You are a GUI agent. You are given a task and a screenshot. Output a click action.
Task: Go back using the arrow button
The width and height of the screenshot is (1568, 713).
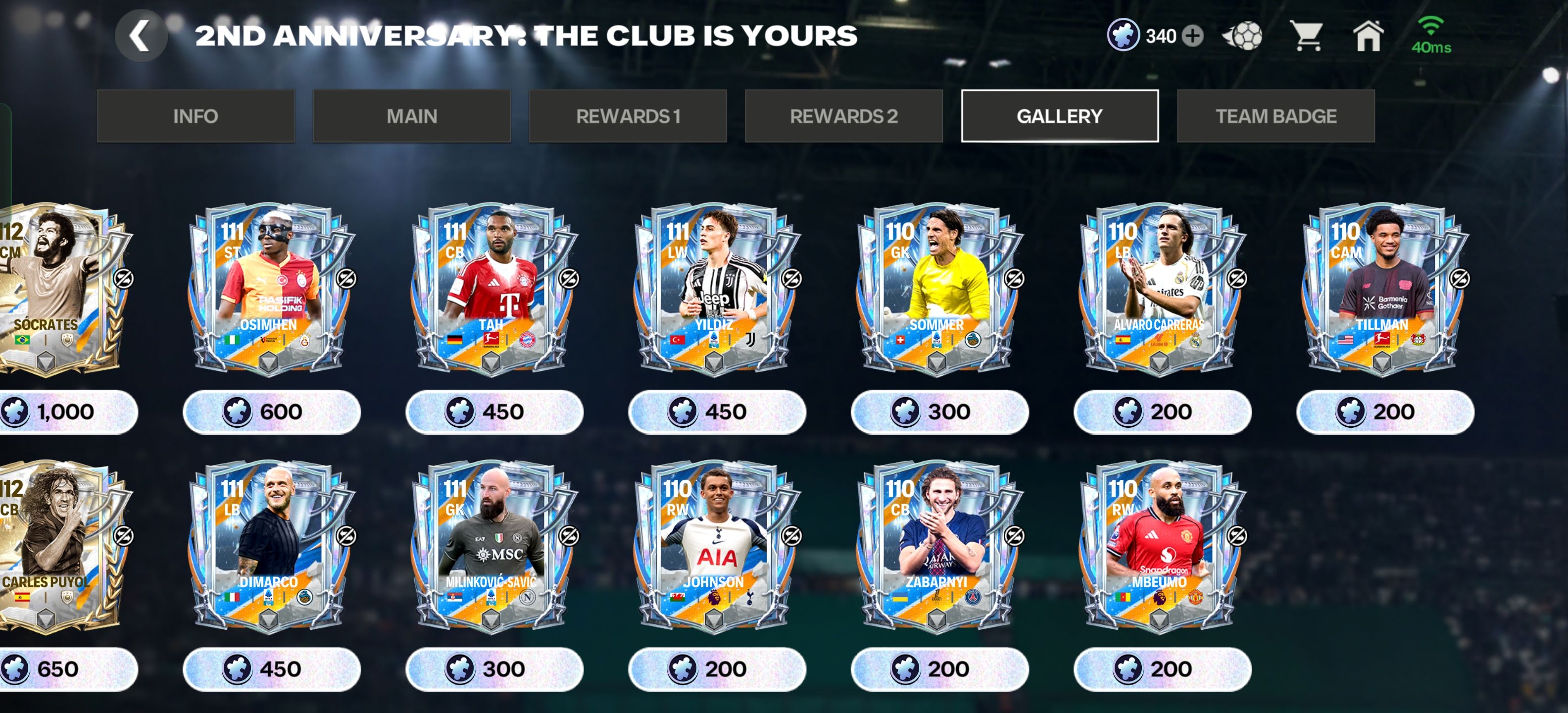tap(141, 36)
